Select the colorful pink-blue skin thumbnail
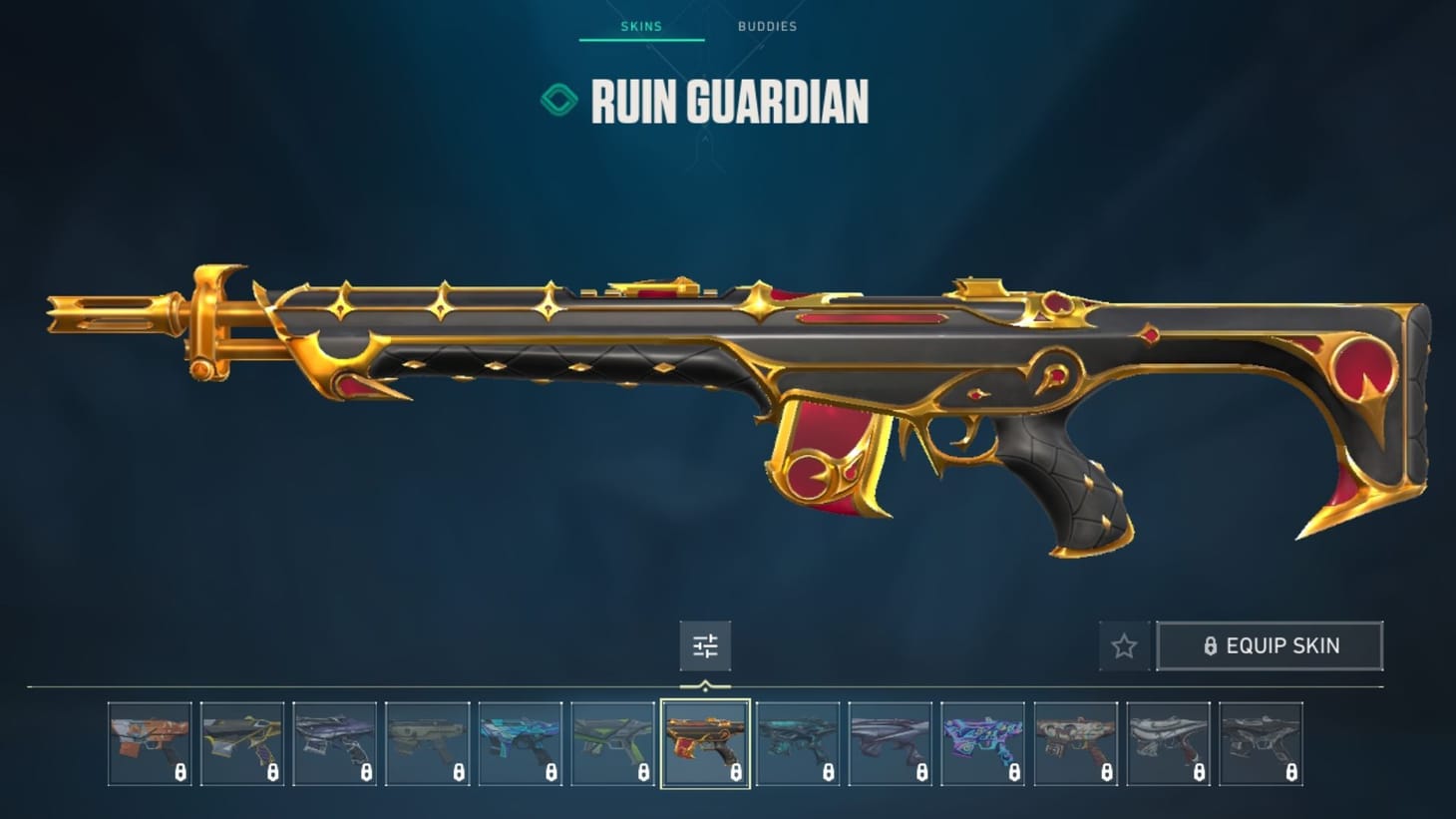Screen dimensions: 1456x819 (984, 743)
